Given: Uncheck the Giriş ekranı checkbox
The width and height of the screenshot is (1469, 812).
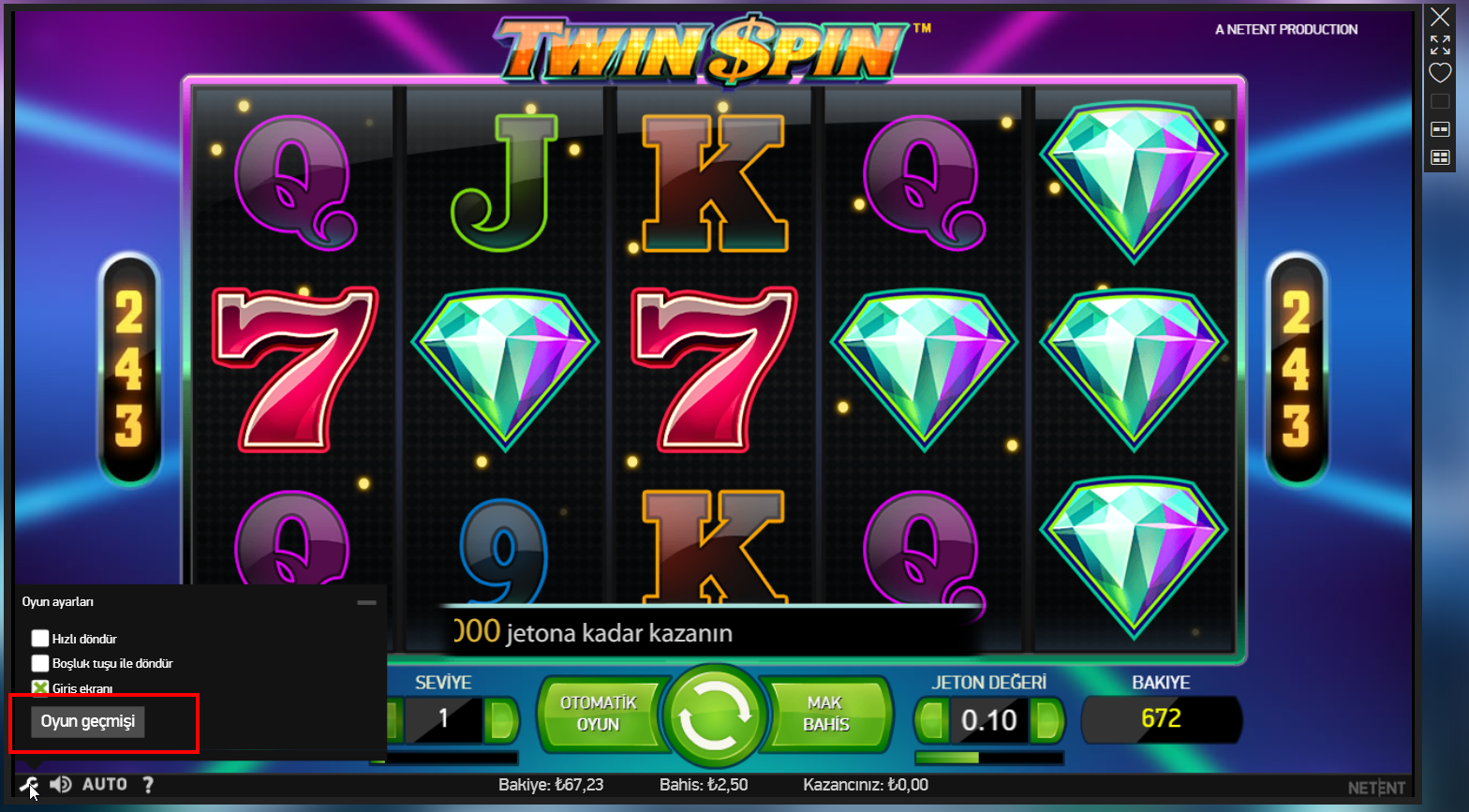Looking at the screenshot, I should [x=40, y=688].
